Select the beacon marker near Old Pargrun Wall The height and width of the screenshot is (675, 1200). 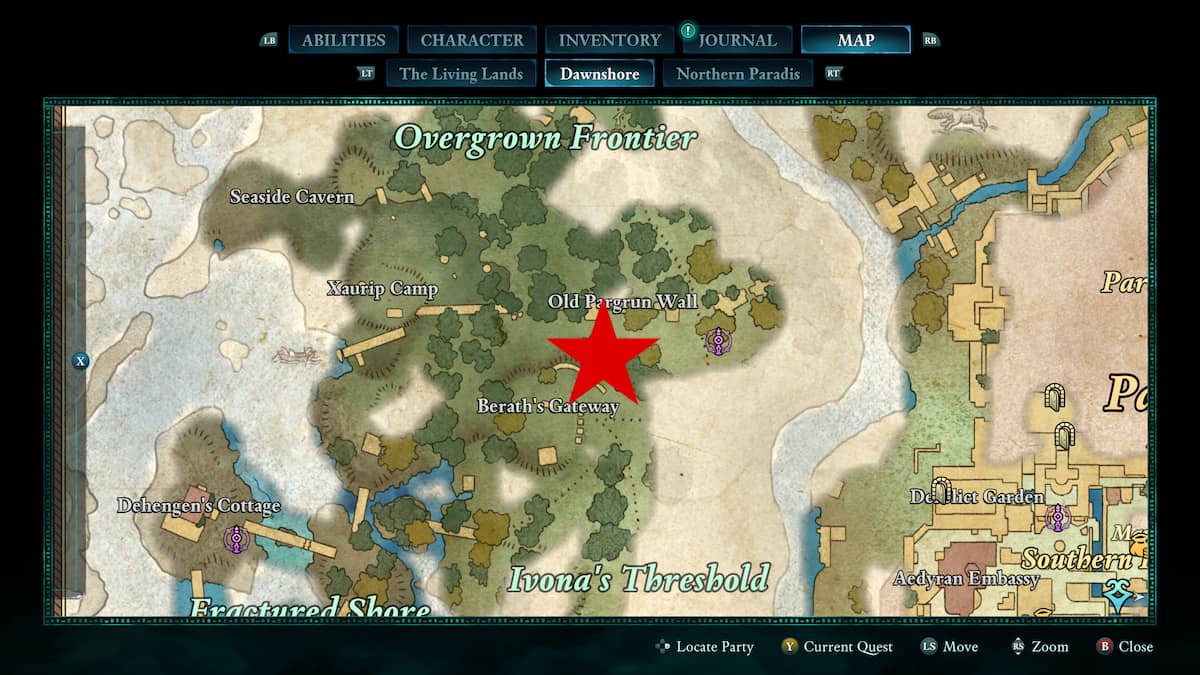click(717, 342)
